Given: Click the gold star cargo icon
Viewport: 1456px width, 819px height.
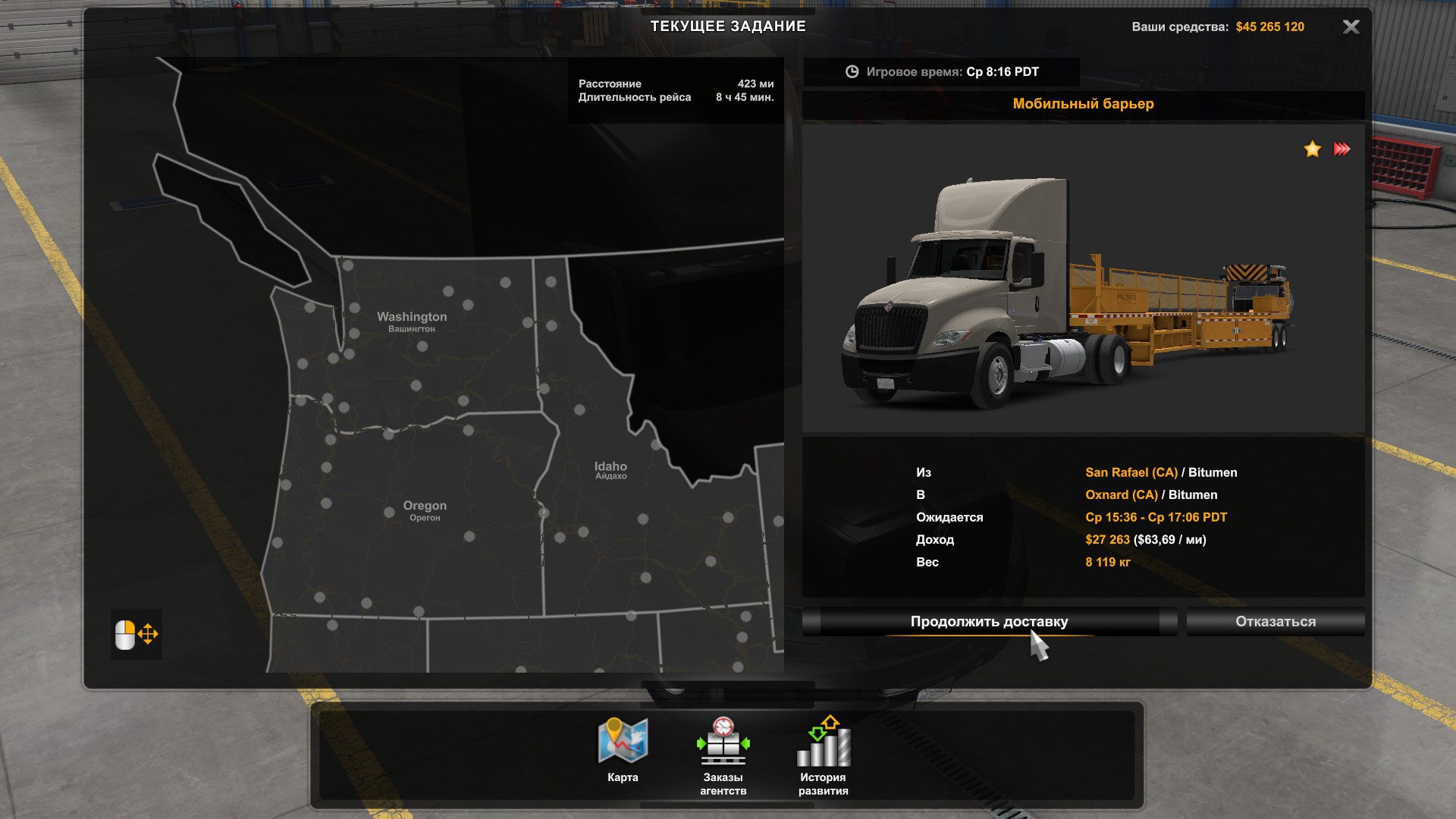Looking at the screenshot, I should [x=1312, y=149].
